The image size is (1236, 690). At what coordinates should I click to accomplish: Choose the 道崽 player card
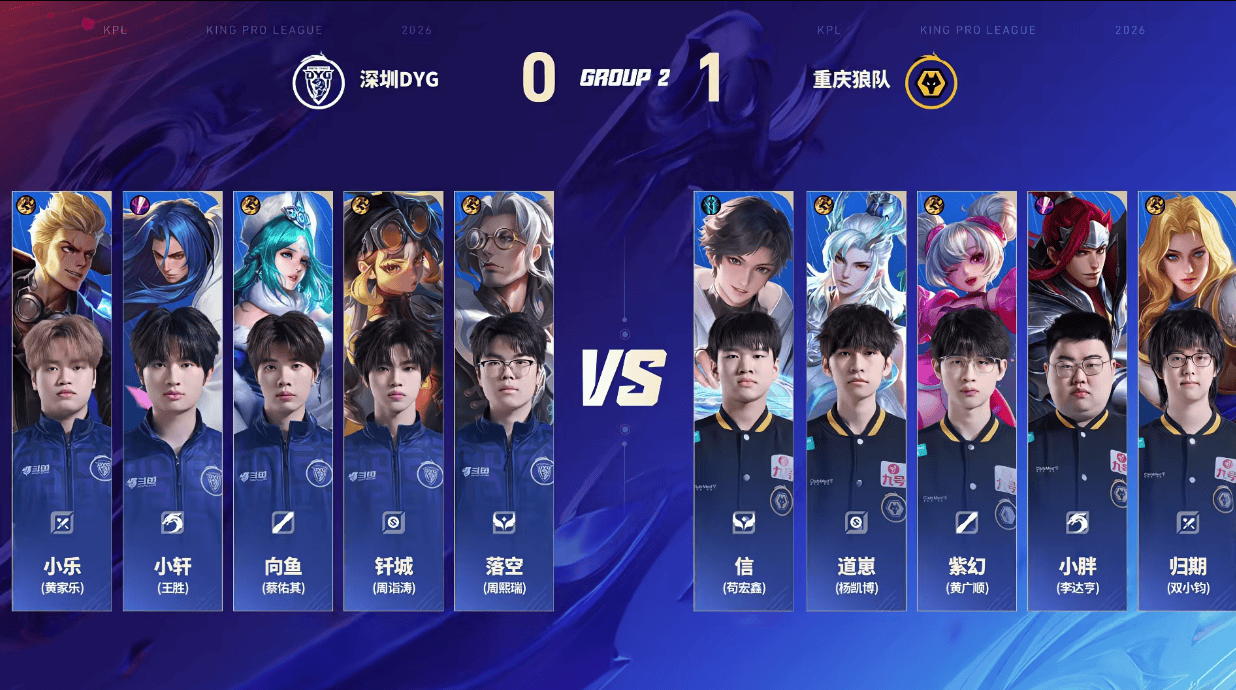tap(857, 400)
